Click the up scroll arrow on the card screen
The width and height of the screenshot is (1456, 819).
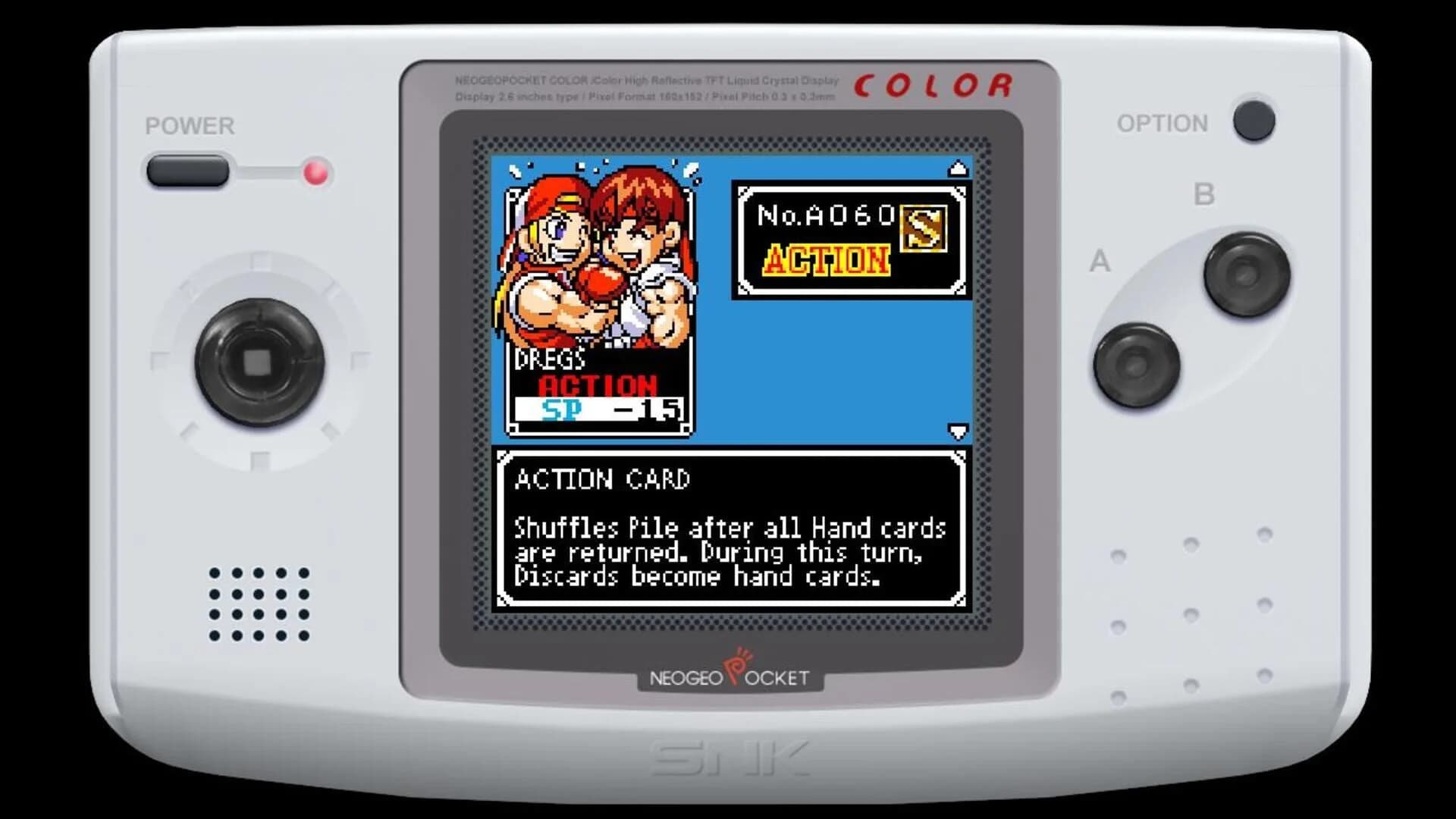coord(957,167)
